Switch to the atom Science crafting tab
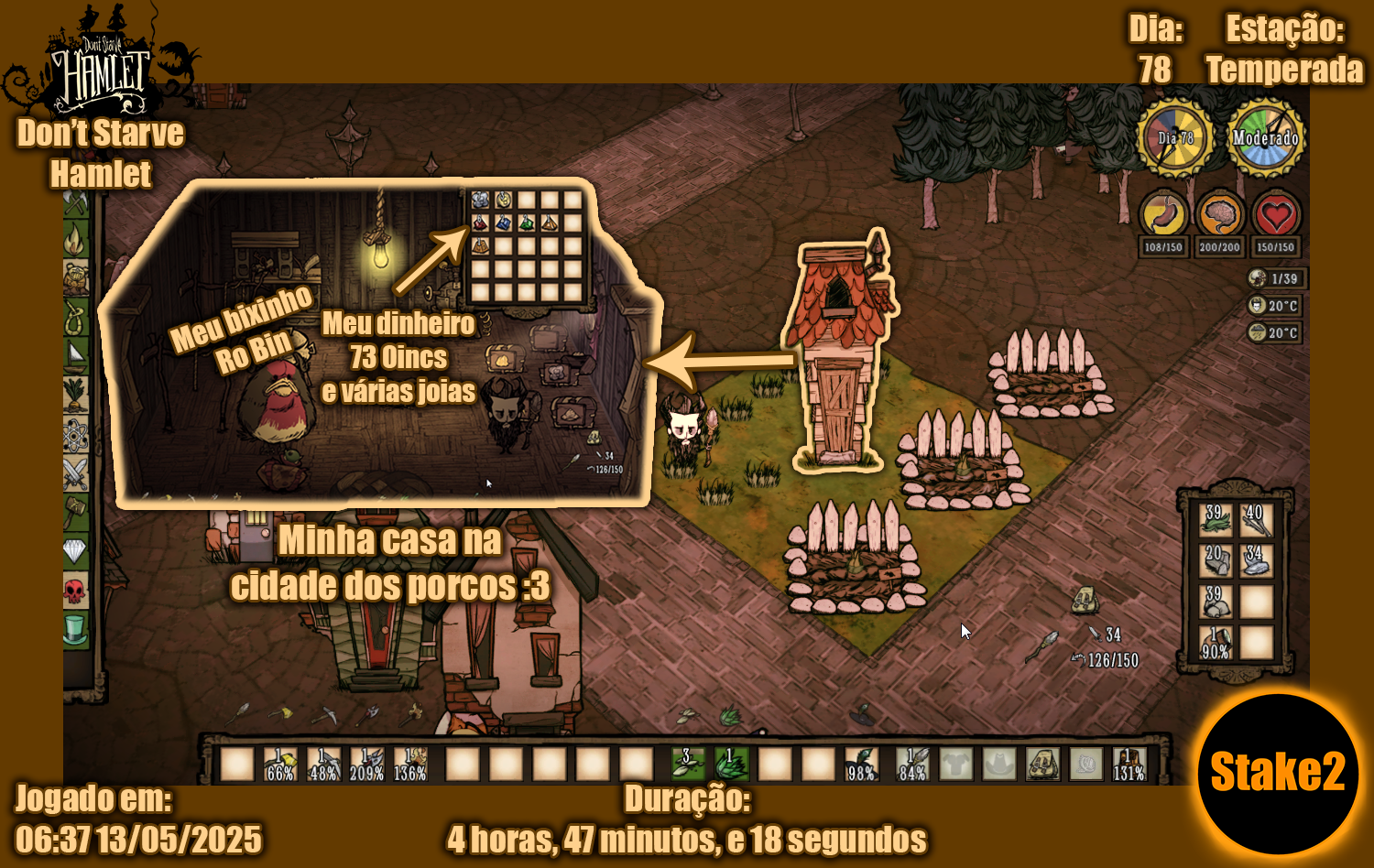Image resolution: width=1374 pixels, height=868 pixels. [75, 435]
